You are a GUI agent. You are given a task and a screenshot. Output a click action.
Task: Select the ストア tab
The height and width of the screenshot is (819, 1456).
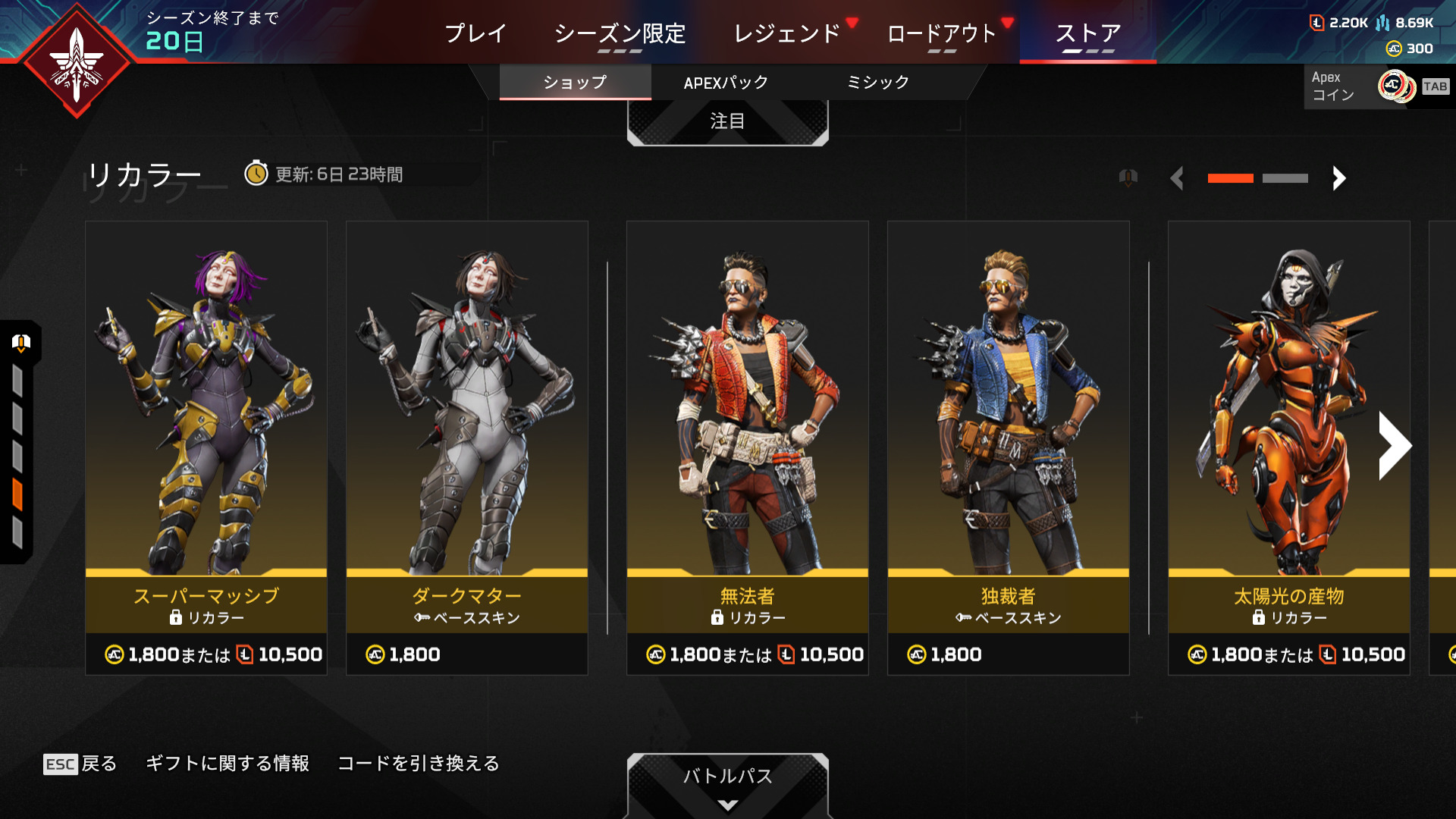1087,33
